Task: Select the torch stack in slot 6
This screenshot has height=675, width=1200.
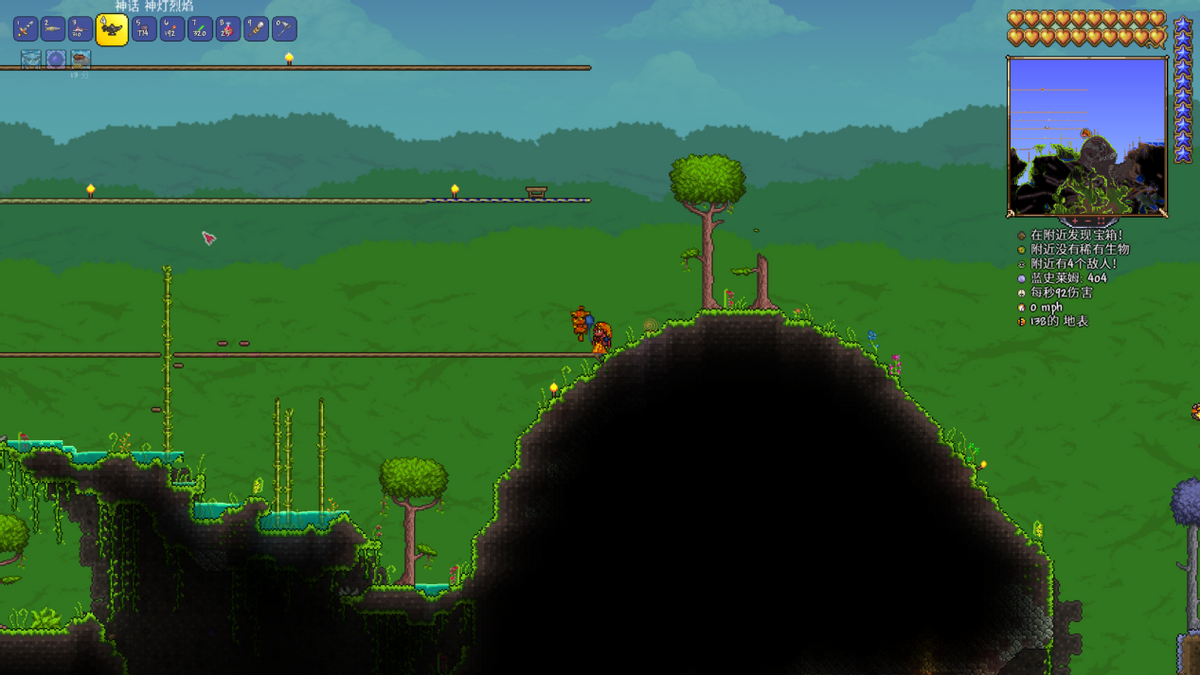Action: coord(172,29)
